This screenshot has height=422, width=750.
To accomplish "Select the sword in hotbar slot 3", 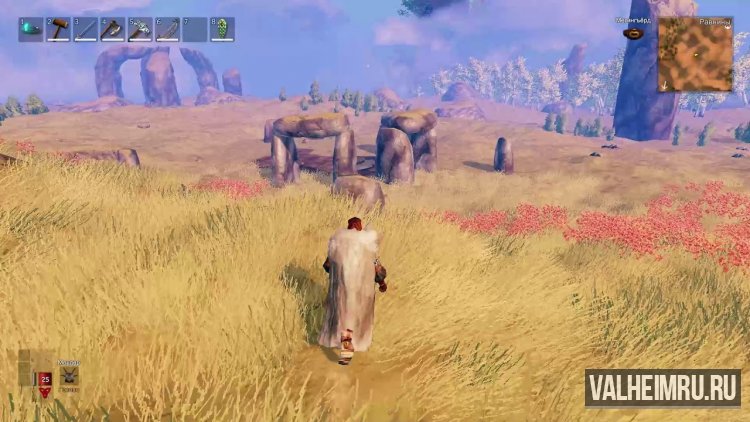I will 86,29.
